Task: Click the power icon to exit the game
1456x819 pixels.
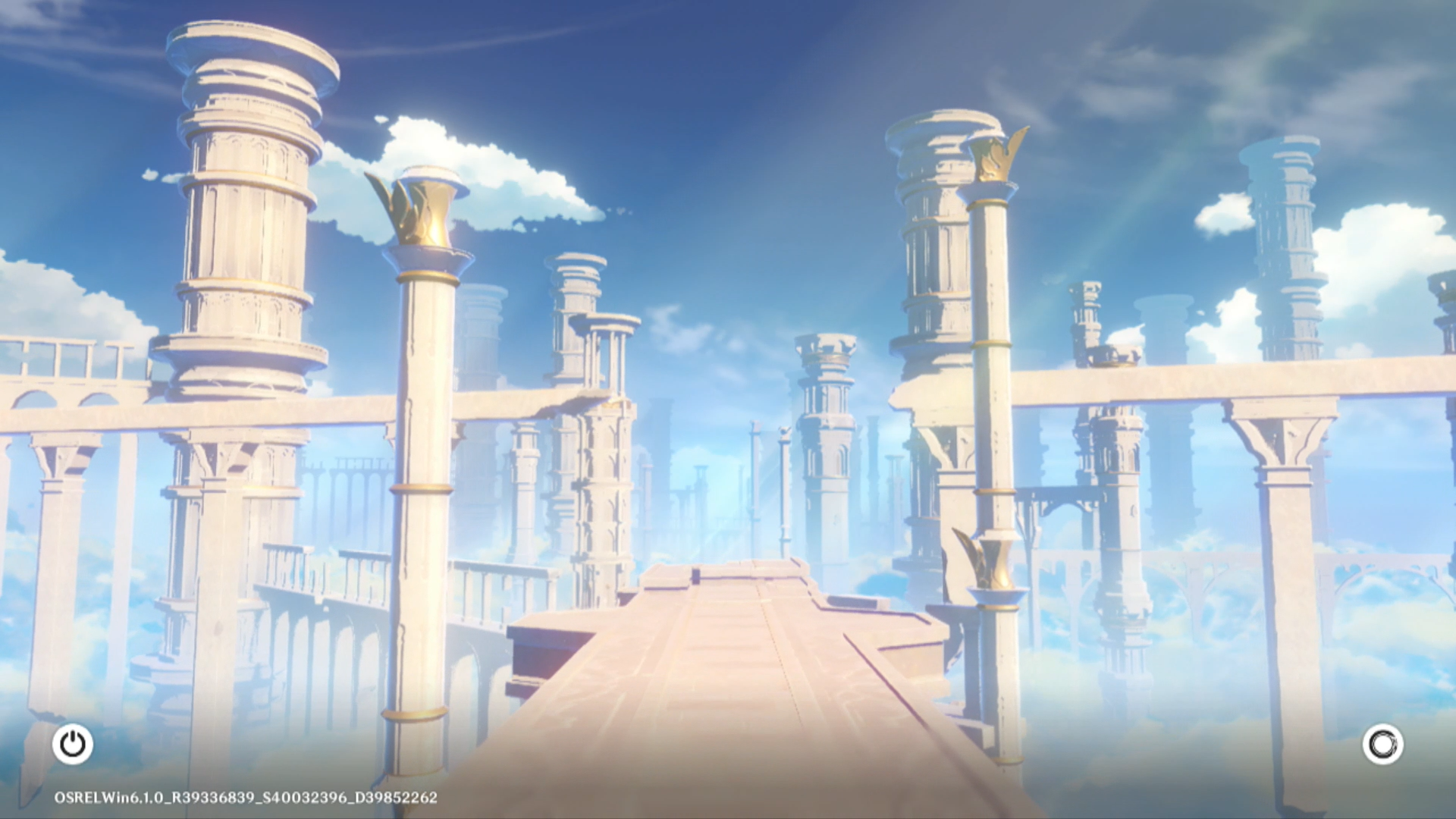Action: click(x=73, y=744)
